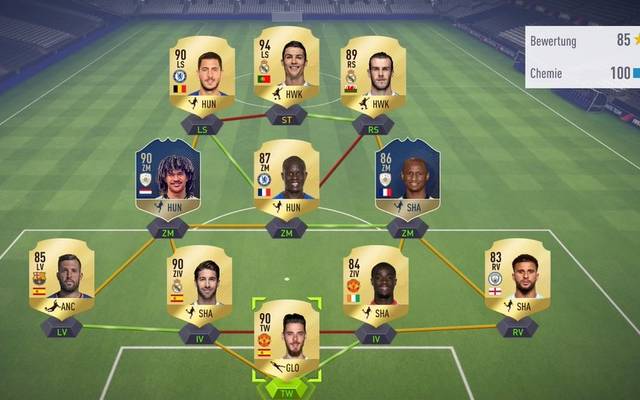Pick the 84-rated ZIV defender card
This screenshot has width=640, height=400.
click(x=375, y=284)
